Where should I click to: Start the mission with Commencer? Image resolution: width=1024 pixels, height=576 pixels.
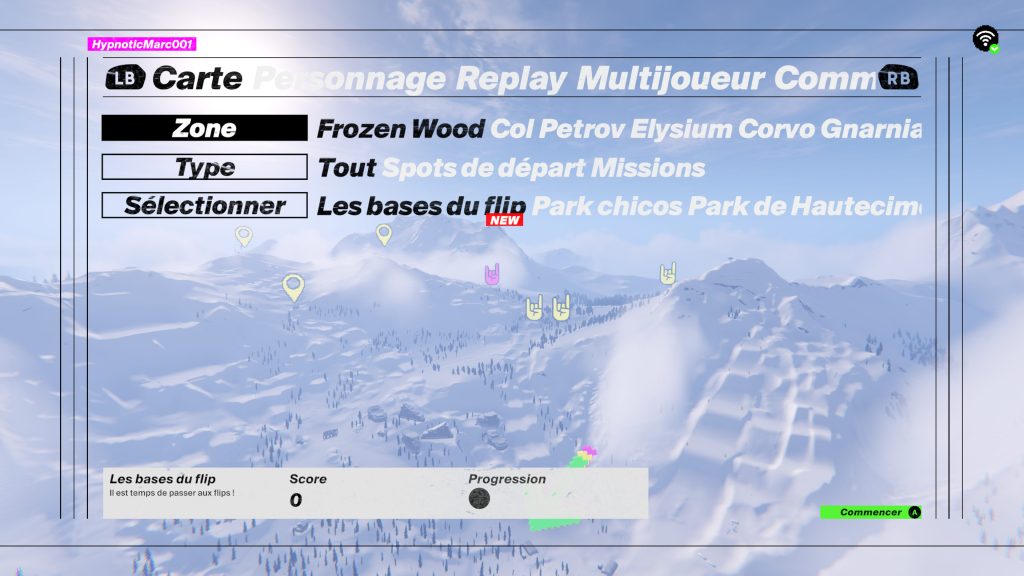tap(870, 512)
